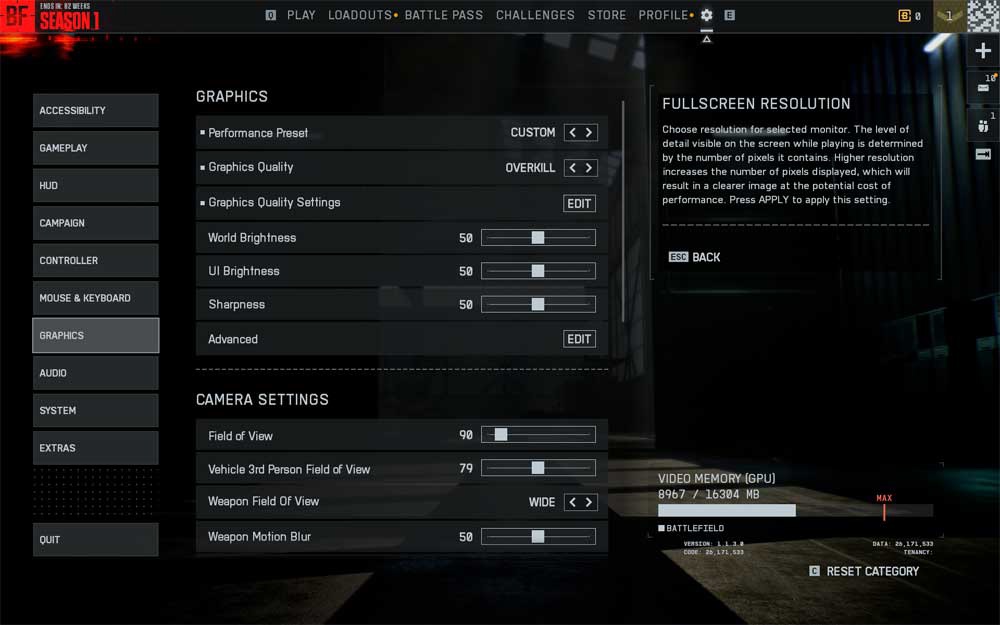The image size is (1000, 625).
Task: Open the Mouse & Keyboard settings
Action: pyautogui.click(x=95, y=298)
